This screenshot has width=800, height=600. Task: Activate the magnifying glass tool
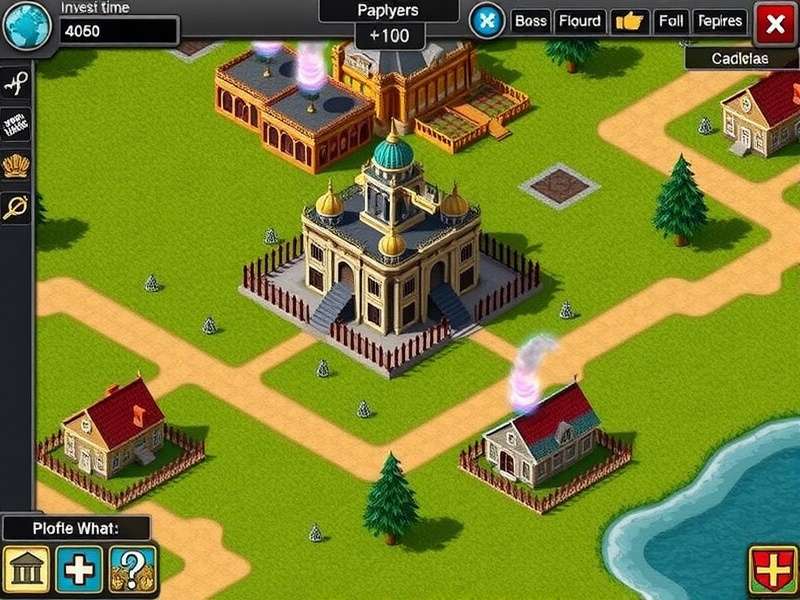15,207
